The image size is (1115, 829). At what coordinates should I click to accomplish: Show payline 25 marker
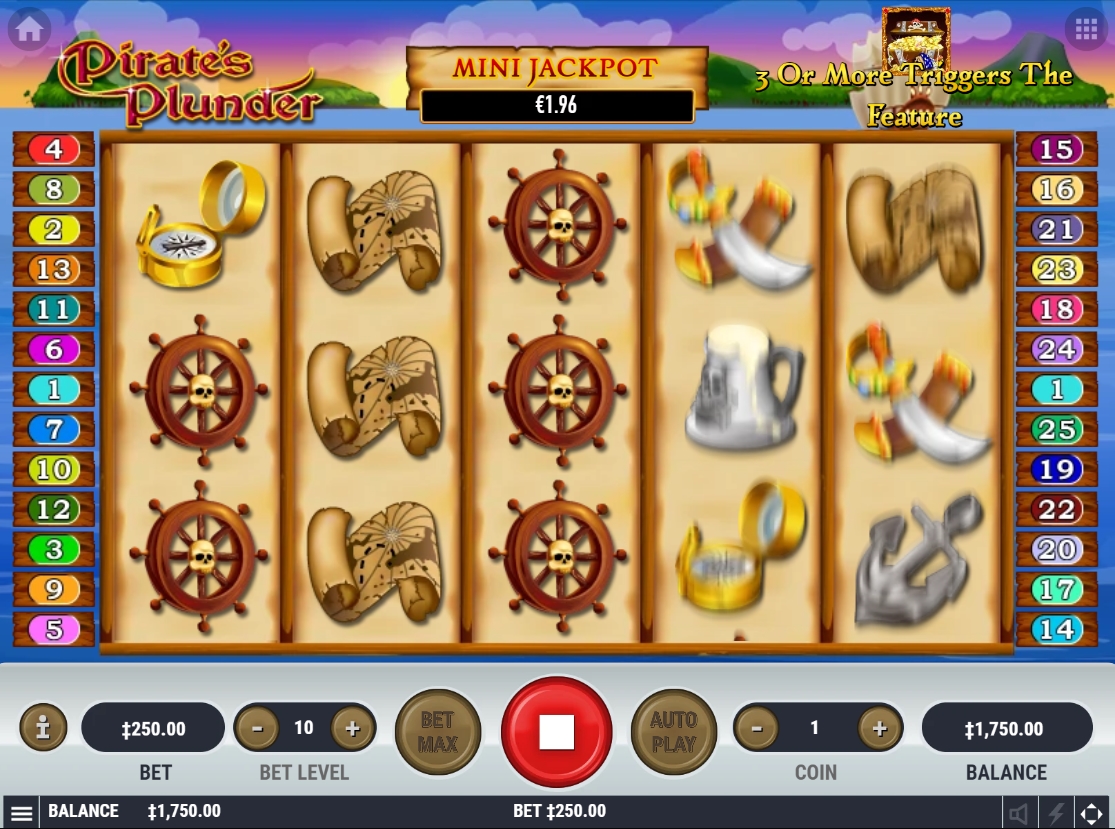click(x=1057, y=430)
